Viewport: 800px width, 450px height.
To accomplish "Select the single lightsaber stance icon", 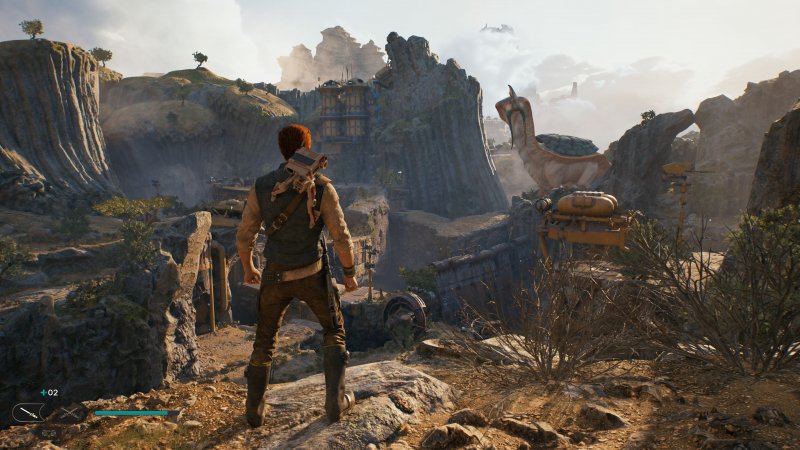I will coord(27,412).
